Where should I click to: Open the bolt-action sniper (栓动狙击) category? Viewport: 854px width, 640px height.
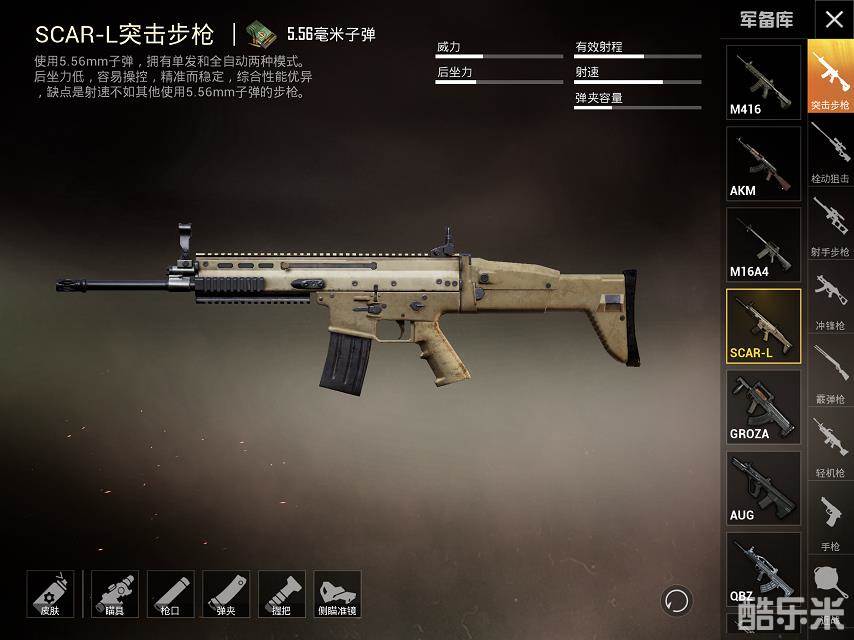coord(830,150)
